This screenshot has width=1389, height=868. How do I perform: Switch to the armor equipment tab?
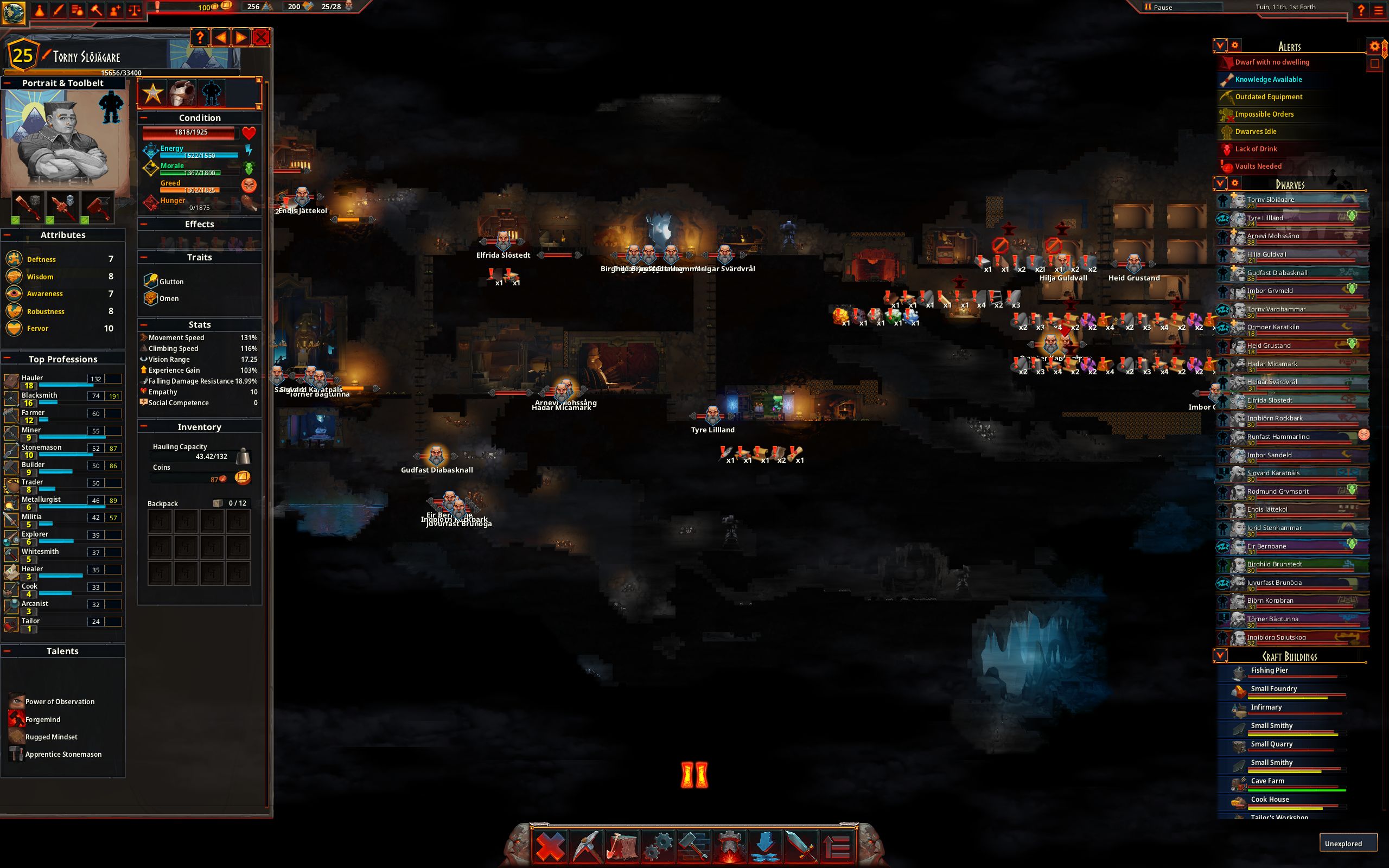click(182, 93)
